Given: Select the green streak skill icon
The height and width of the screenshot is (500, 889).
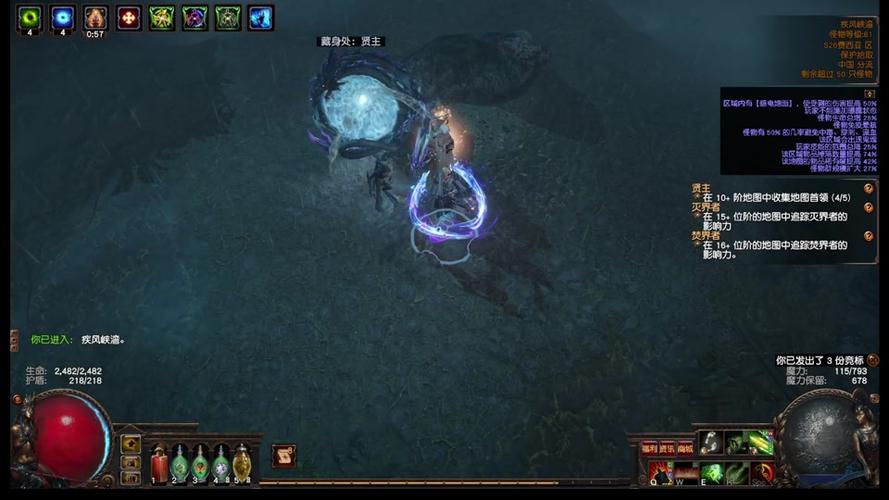Looking at the screenshot, I should 762,442.
